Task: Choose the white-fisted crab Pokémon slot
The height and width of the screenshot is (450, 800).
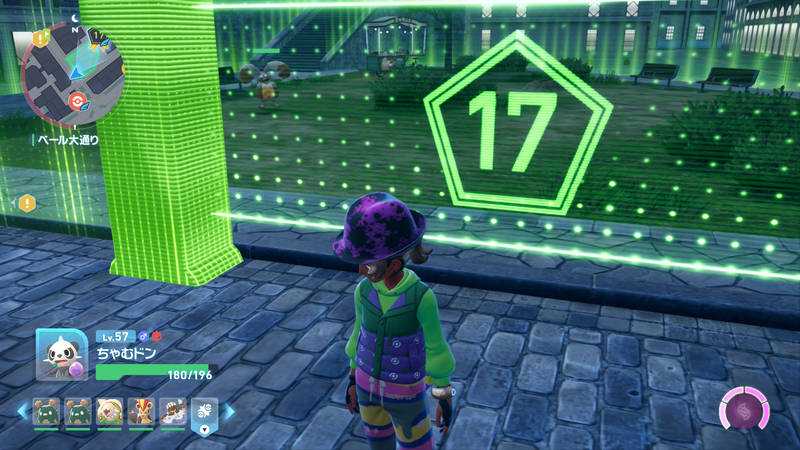Action: [x=173, y=411]
